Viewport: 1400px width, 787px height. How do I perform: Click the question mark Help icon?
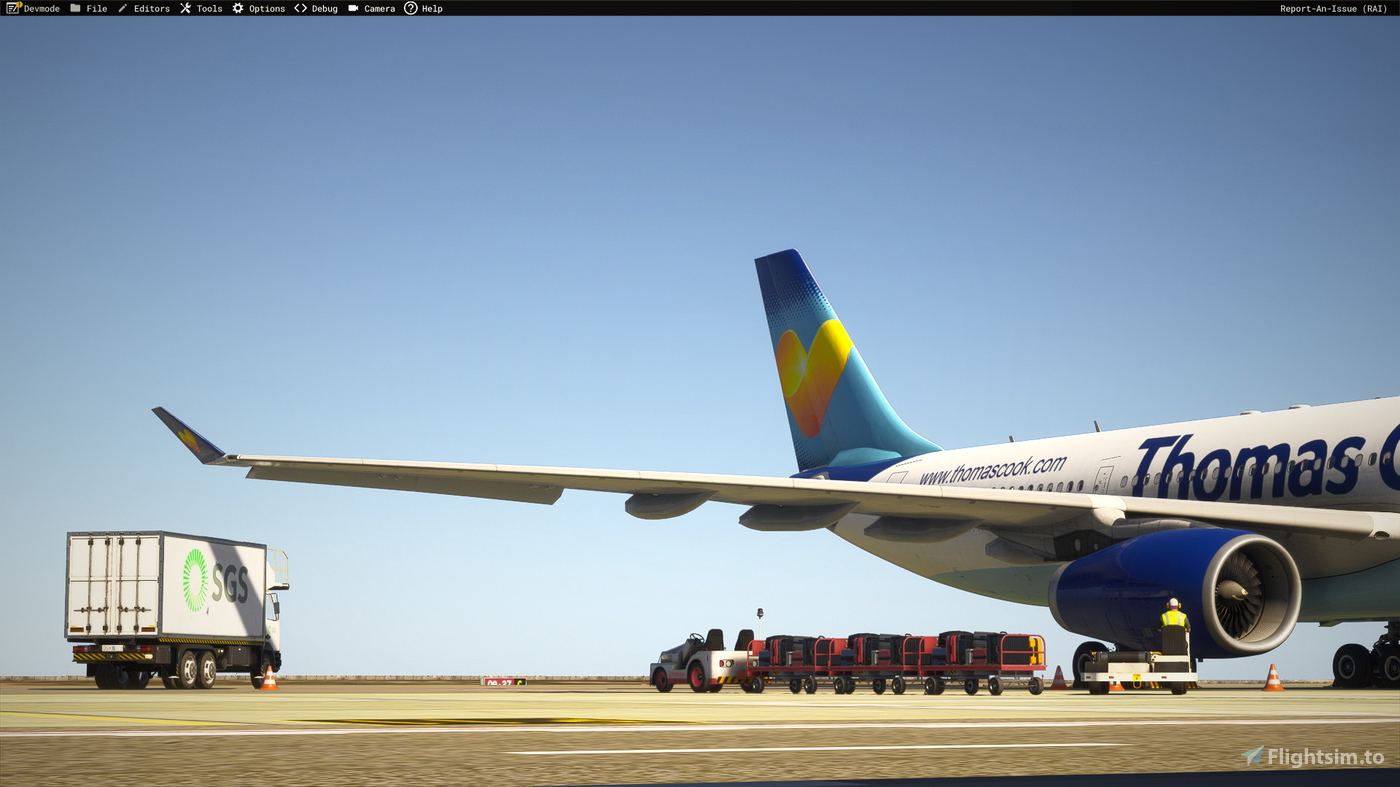[x=409, y=8]
